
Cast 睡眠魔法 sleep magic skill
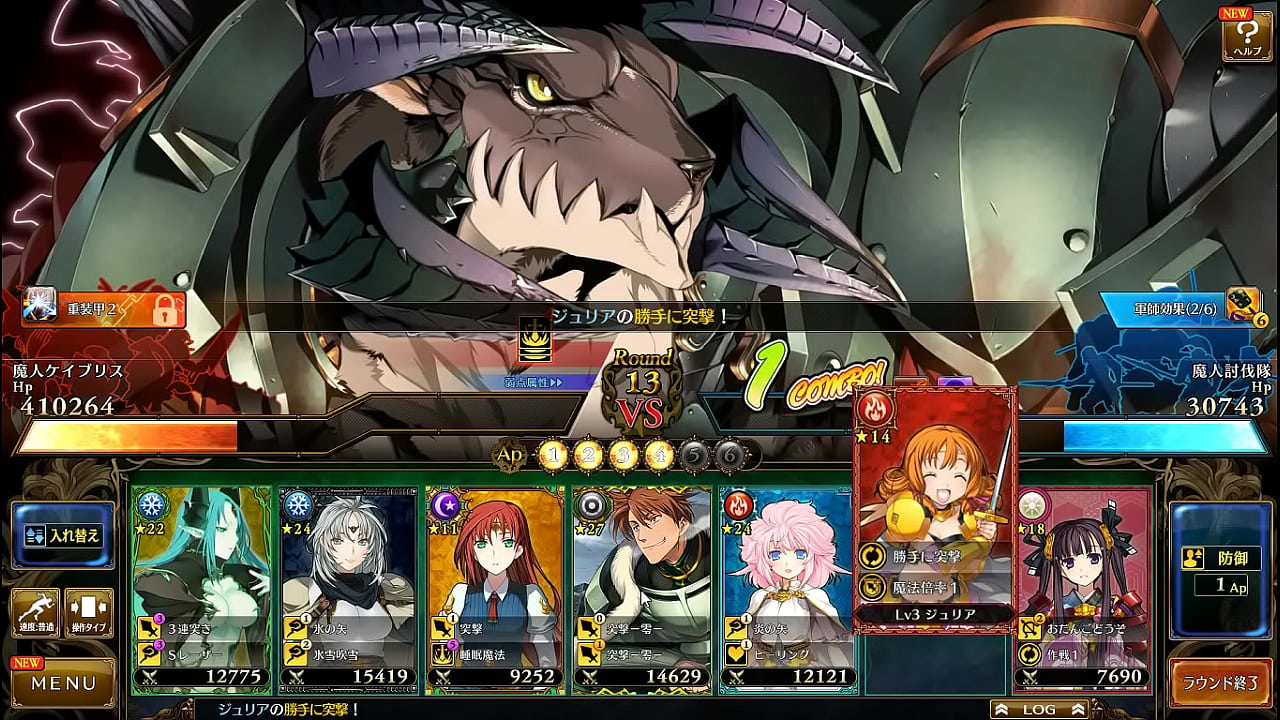(494, 653)
